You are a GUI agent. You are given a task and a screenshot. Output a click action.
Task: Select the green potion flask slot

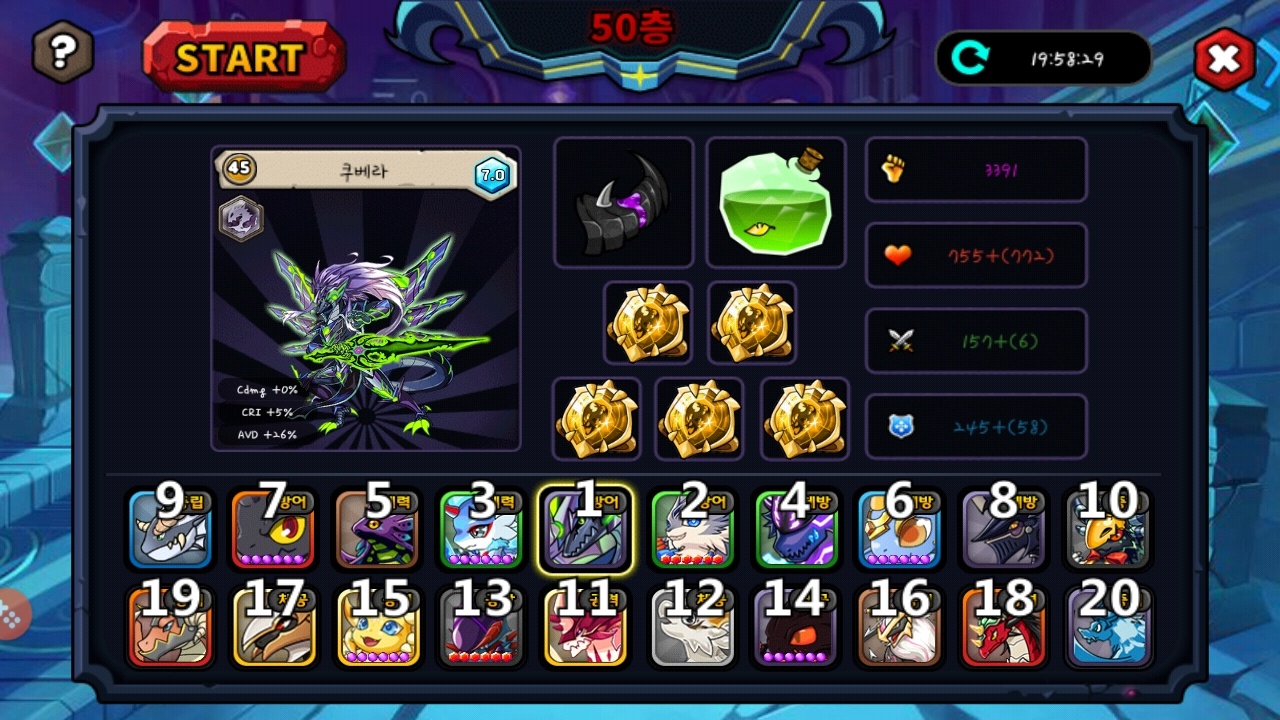point(776,203)
